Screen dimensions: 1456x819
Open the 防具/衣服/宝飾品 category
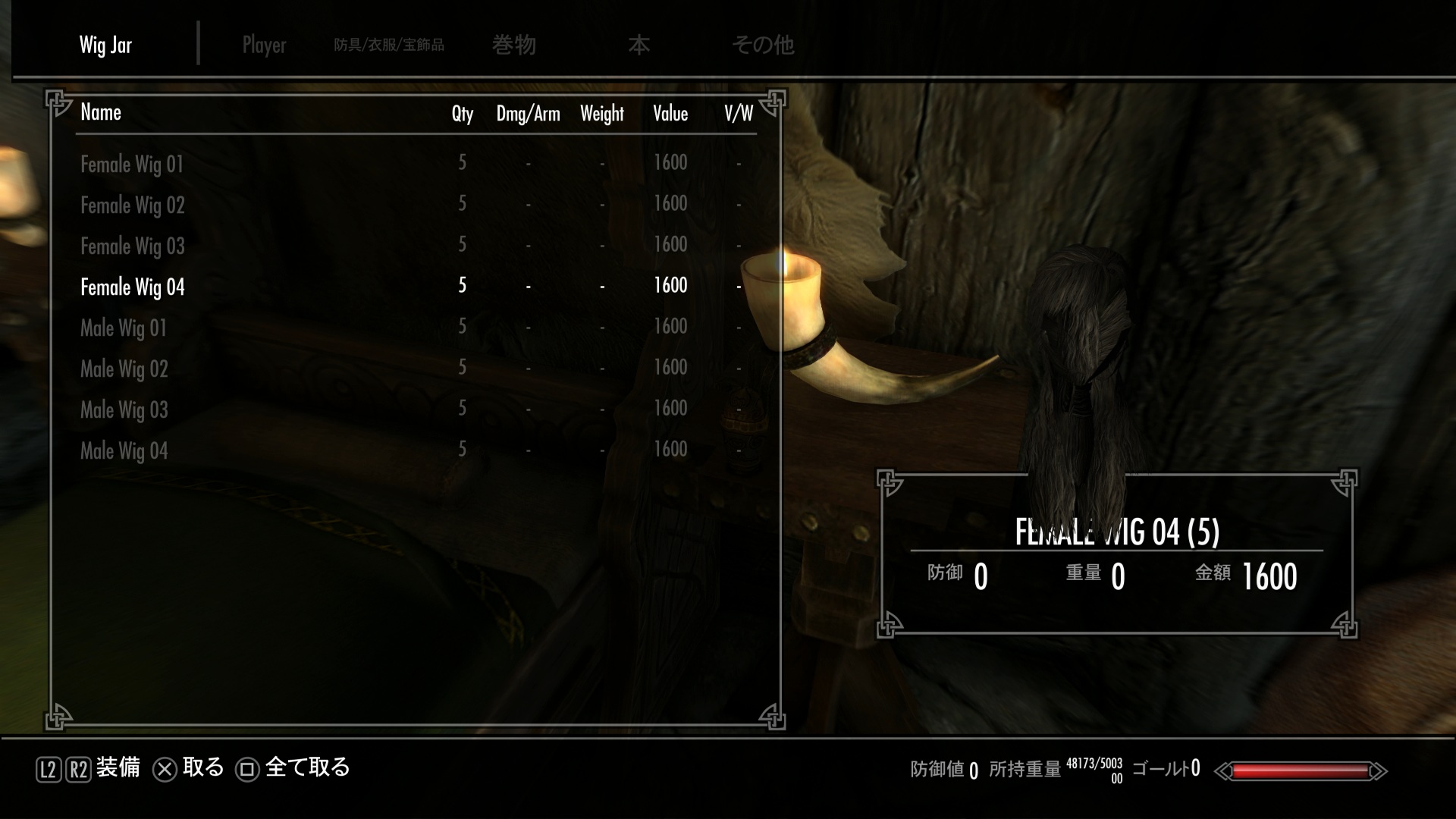point(389,45)
